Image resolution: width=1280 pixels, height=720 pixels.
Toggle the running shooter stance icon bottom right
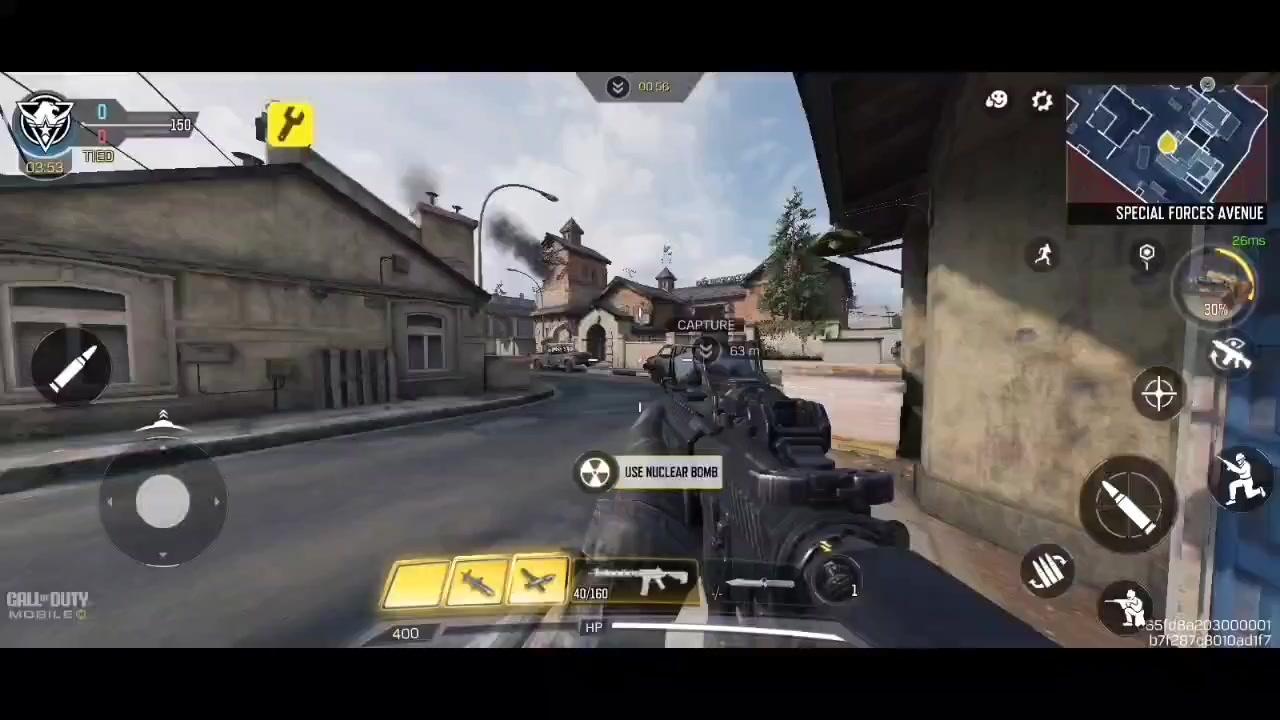pyautogui.click(x=1240, y=480)
